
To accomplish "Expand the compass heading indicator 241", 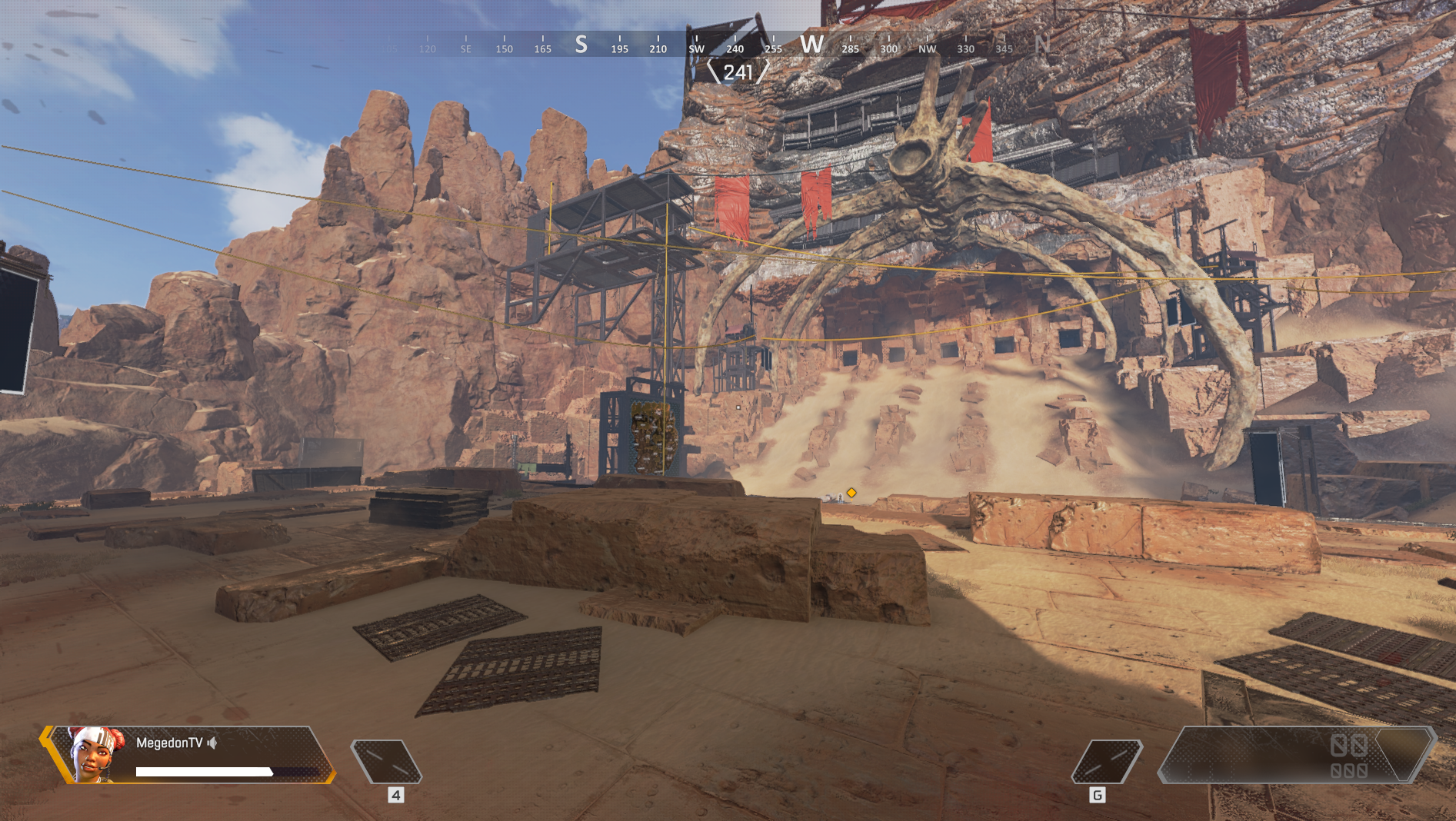I will click(x=737, y=71).
